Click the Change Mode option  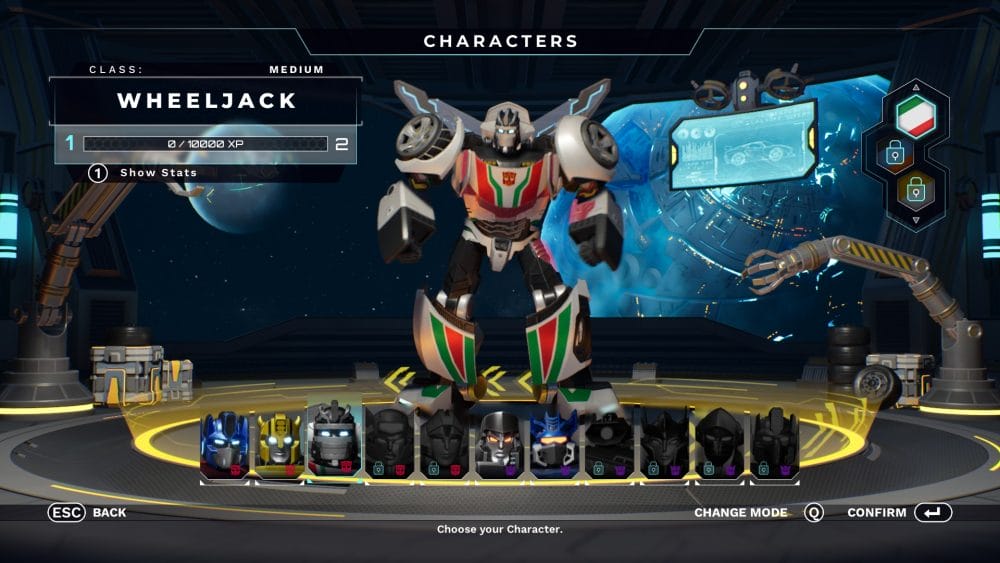[758, 513]
